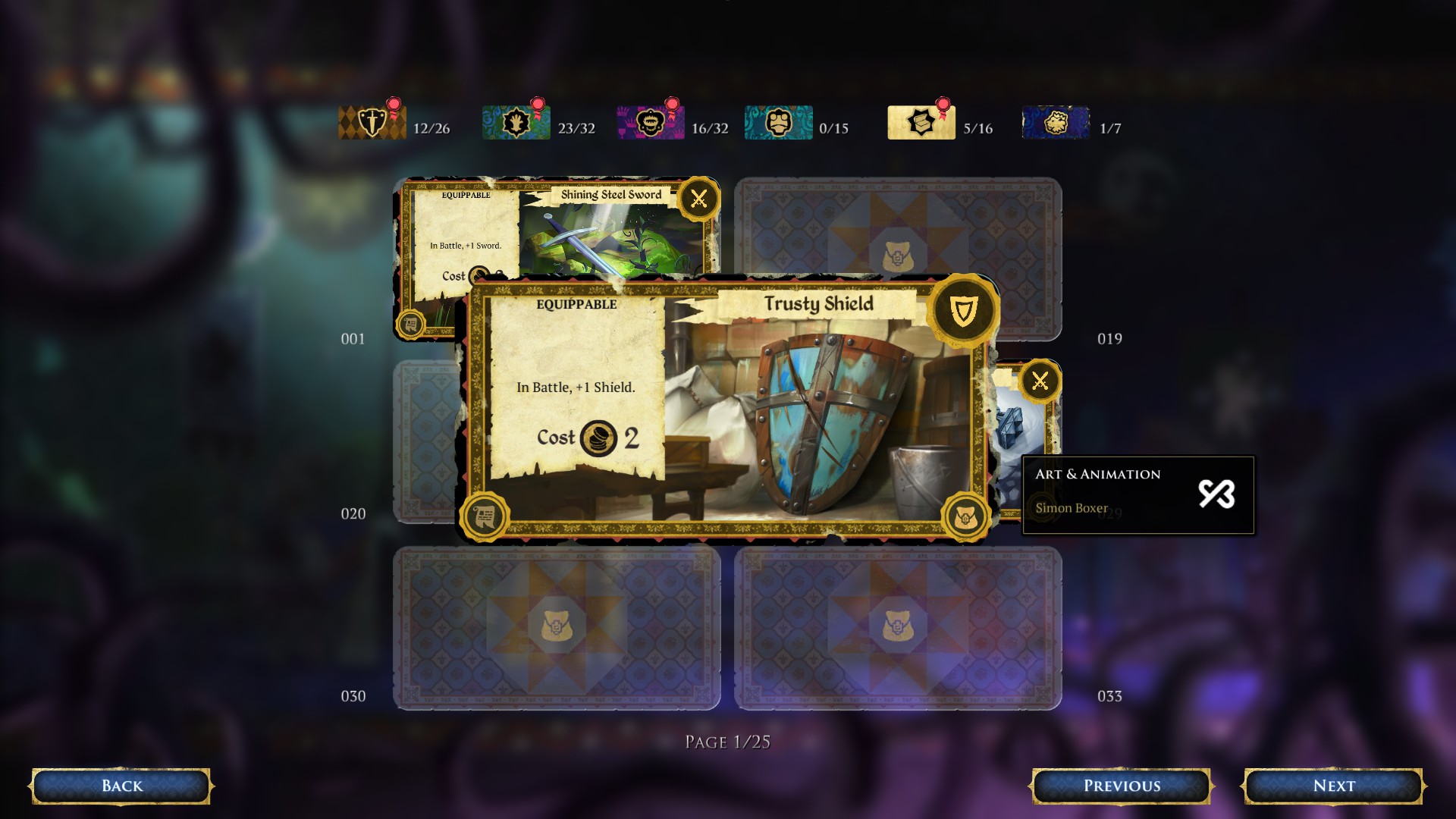Open the Art & Animation credit panel
This screenshot has height=819, width=1456.
(1137, 494)
